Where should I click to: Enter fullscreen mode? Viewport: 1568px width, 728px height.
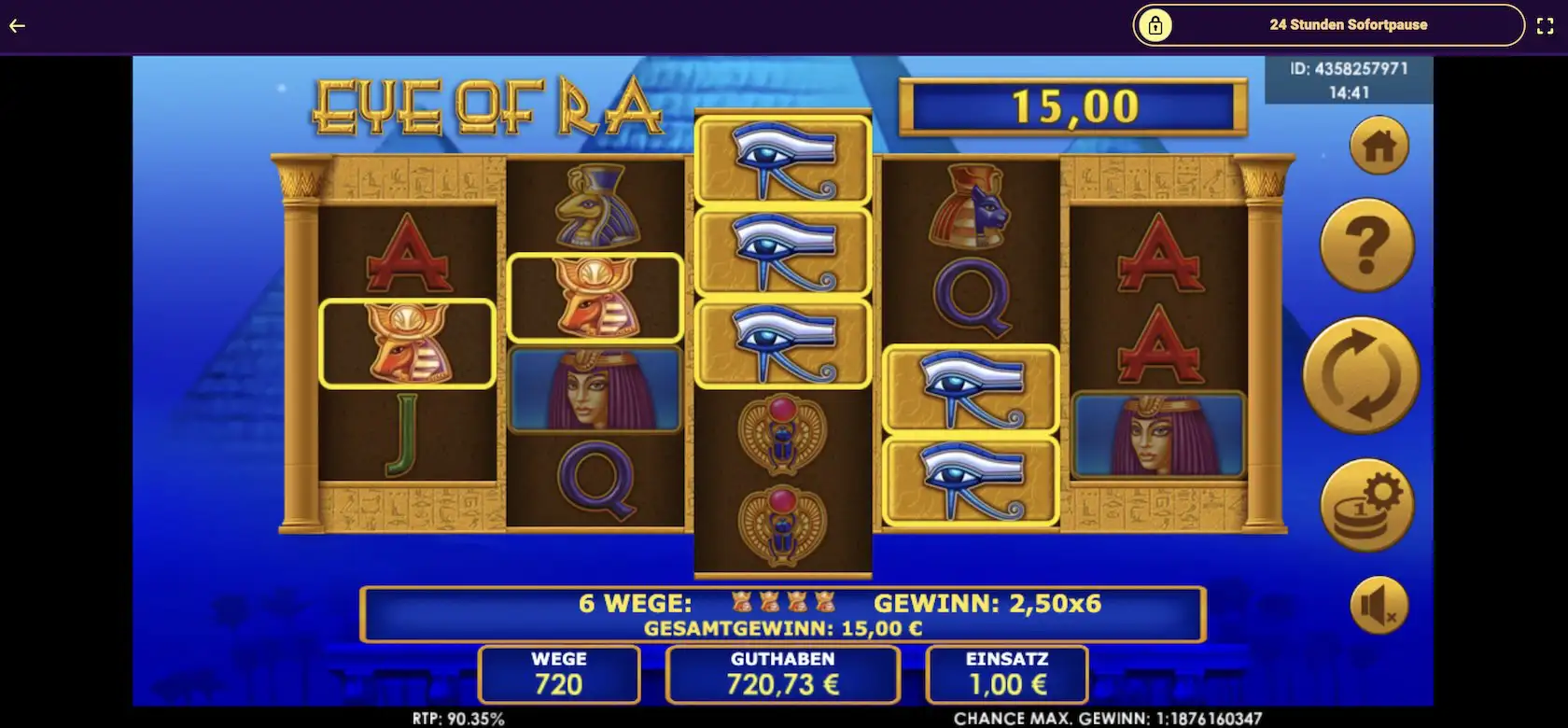coord(1546,25)
